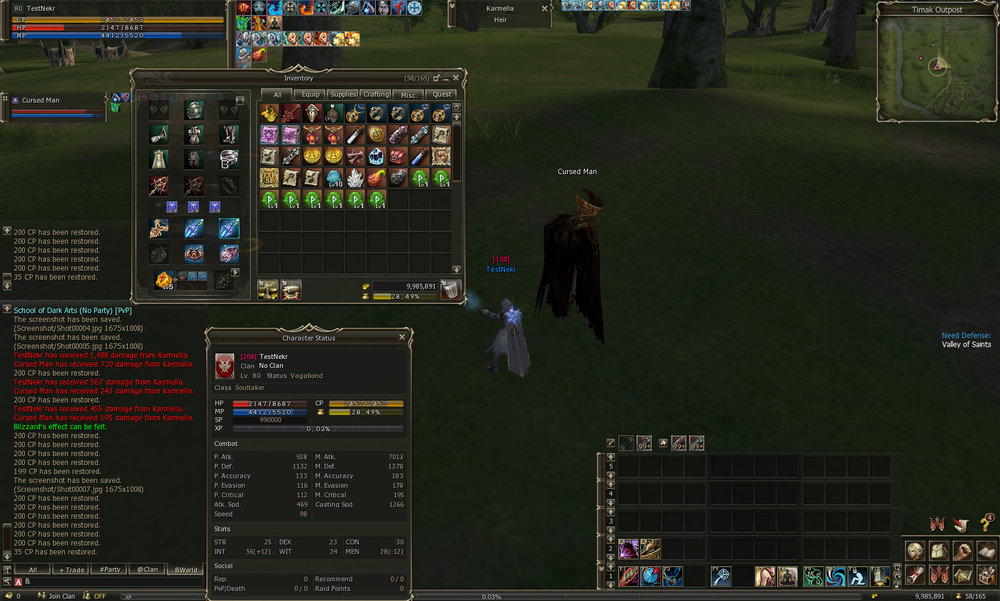The height and width of the screenshot is (601, 1000).
Task: Close the Character Status window
Action: (402, 337)
